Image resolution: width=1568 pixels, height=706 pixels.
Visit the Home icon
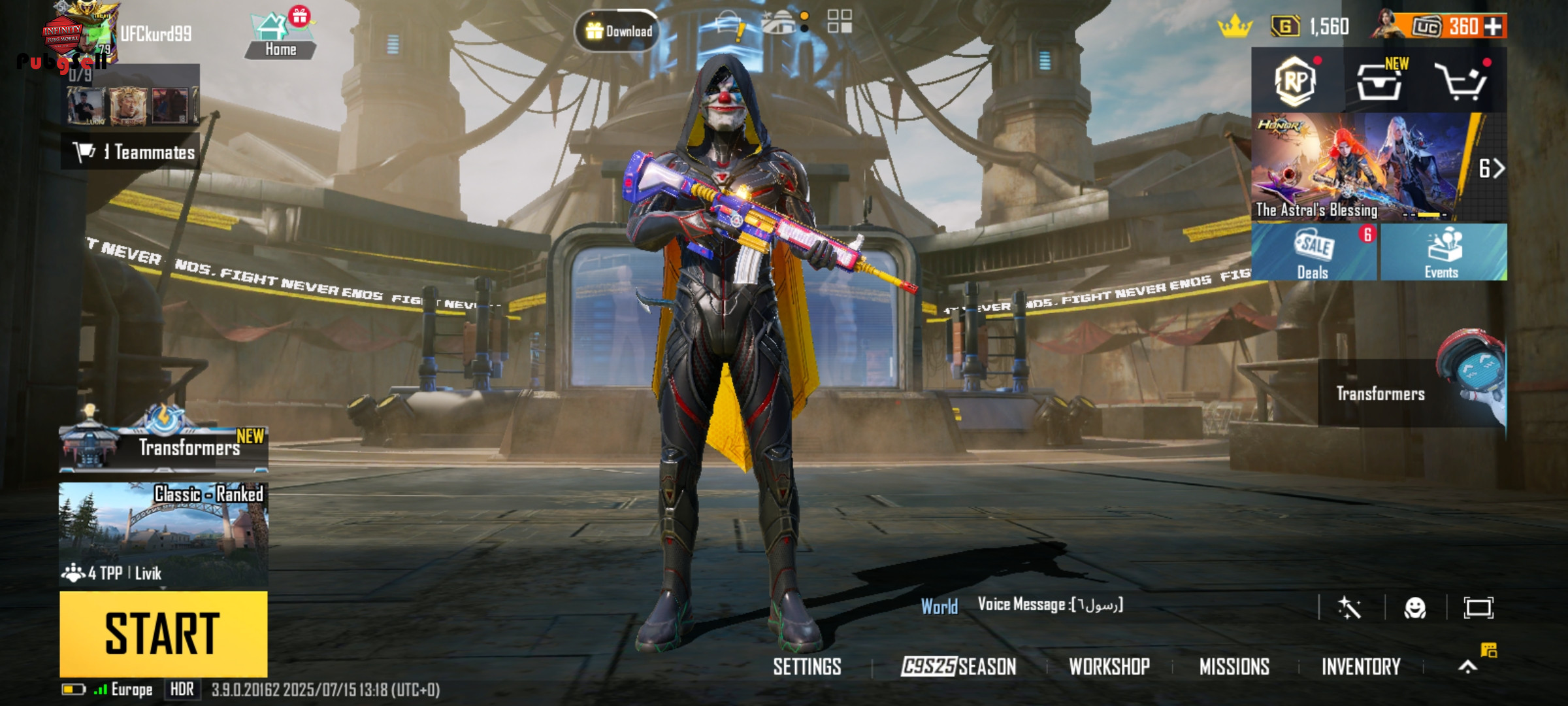click(280, 36)
